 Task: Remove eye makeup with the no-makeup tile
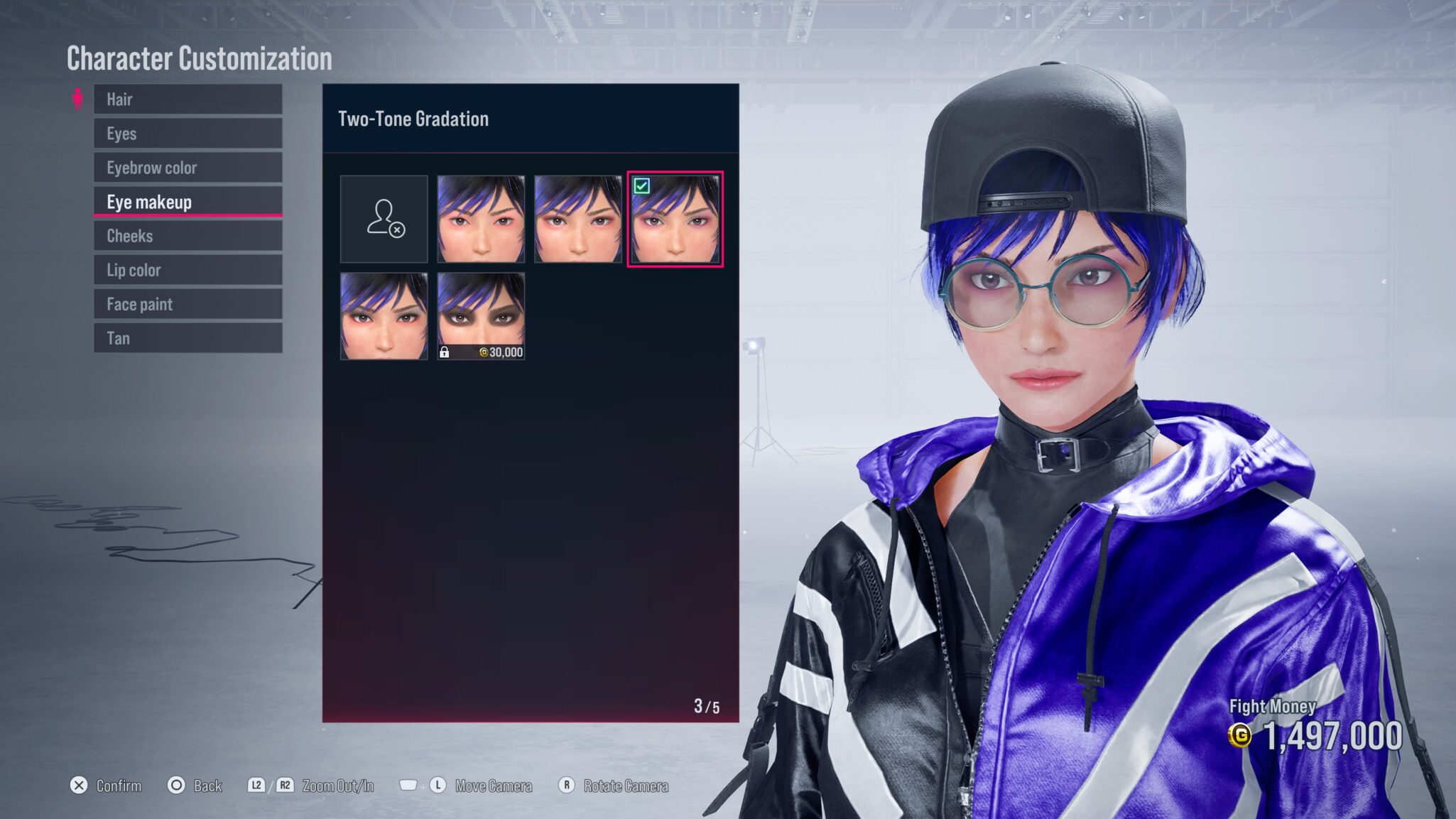[384, 219]
